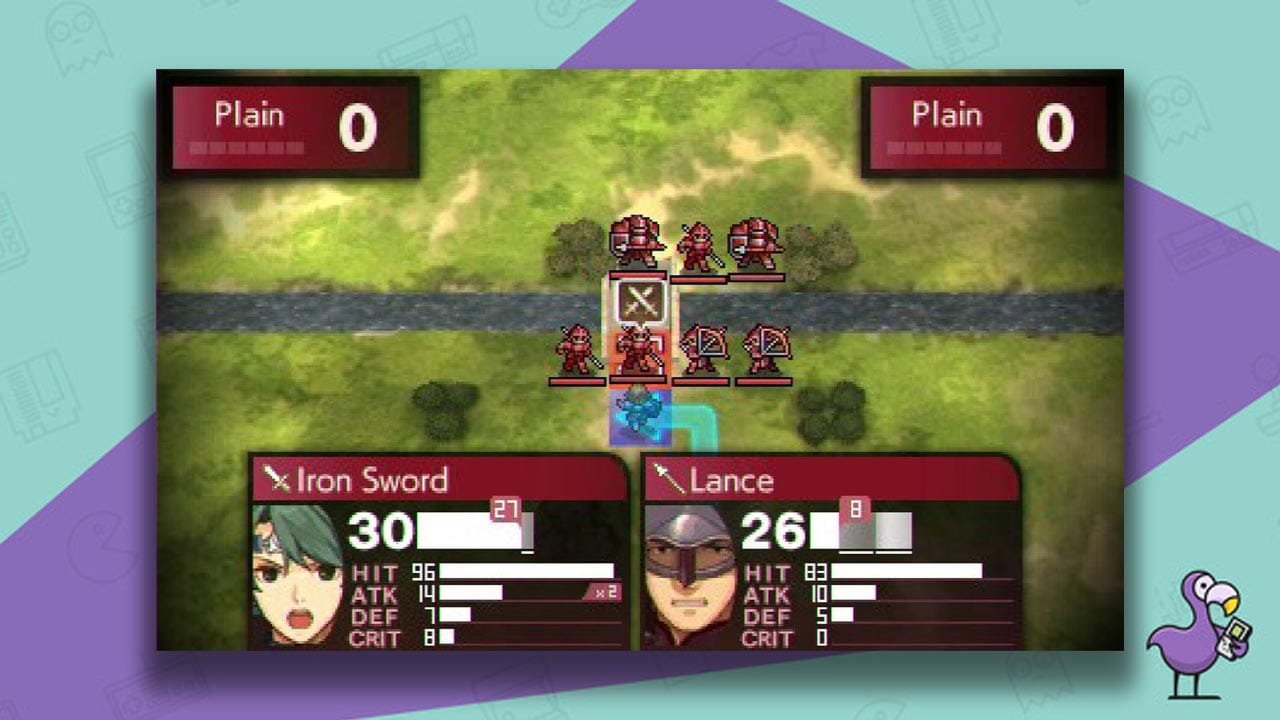Click the Iron Sword weapon name
1280x720 pixels.
pos(370,481)
